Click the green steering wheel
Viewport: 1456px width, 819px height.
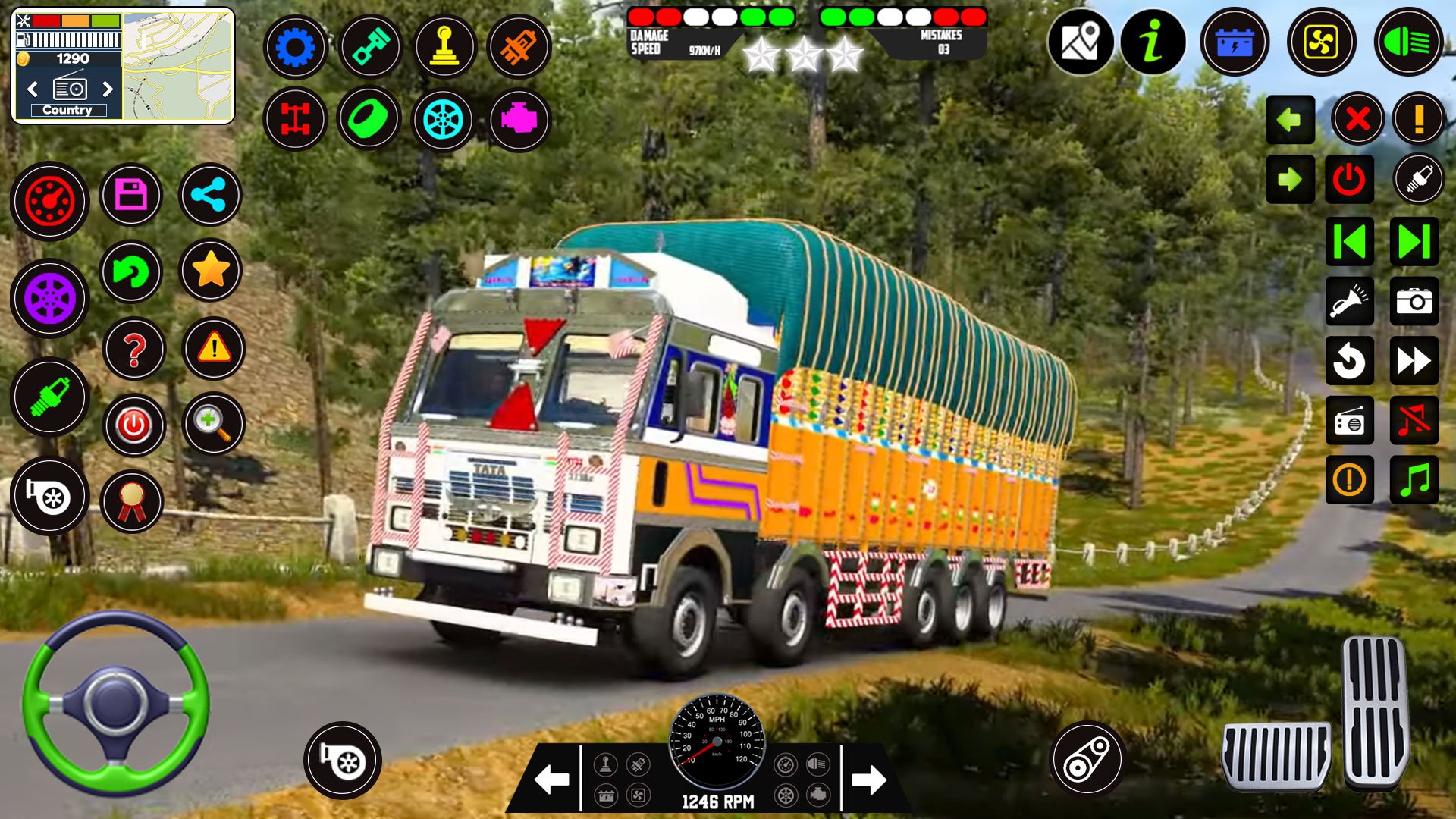click(115, 702)
